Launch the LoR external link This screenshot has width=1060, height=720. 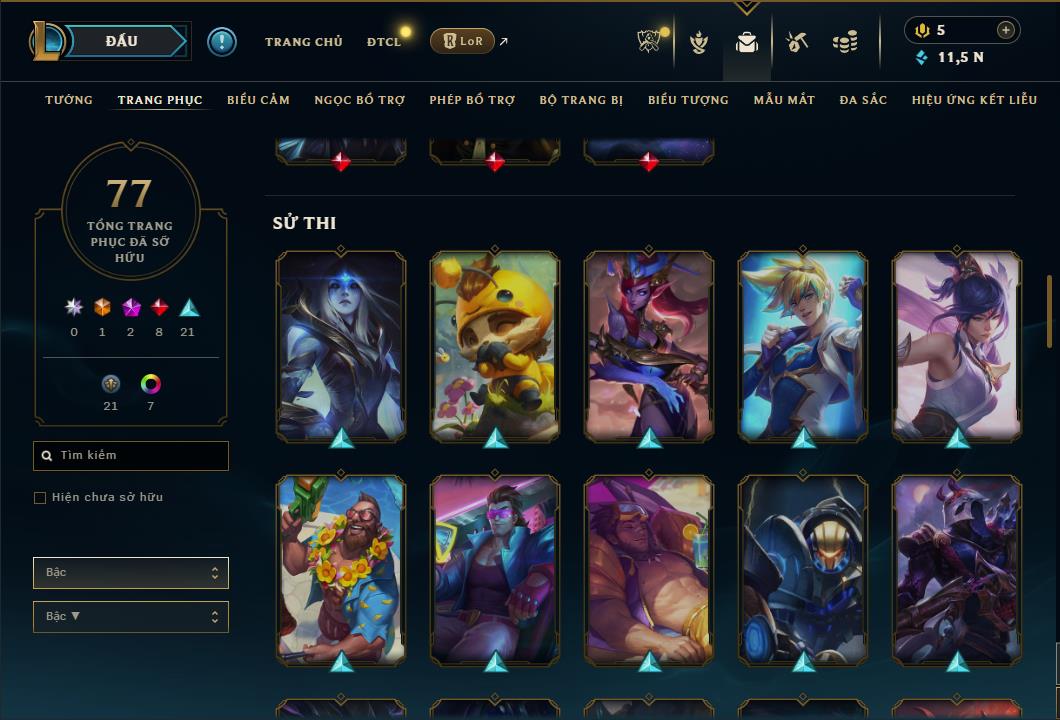pyautogui.click(x=463, y=41)
